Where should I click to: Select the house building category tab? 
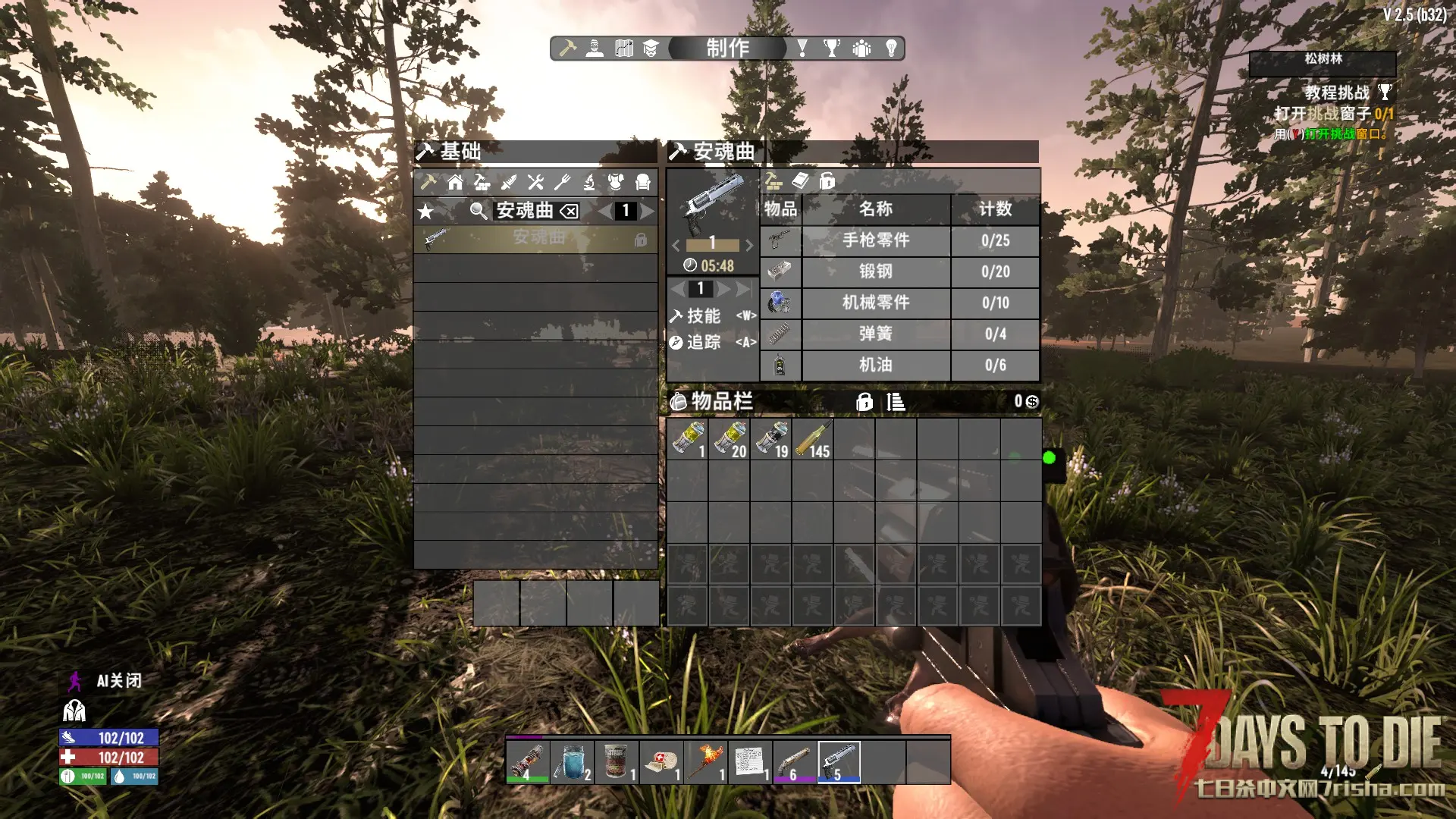point(455,182)
